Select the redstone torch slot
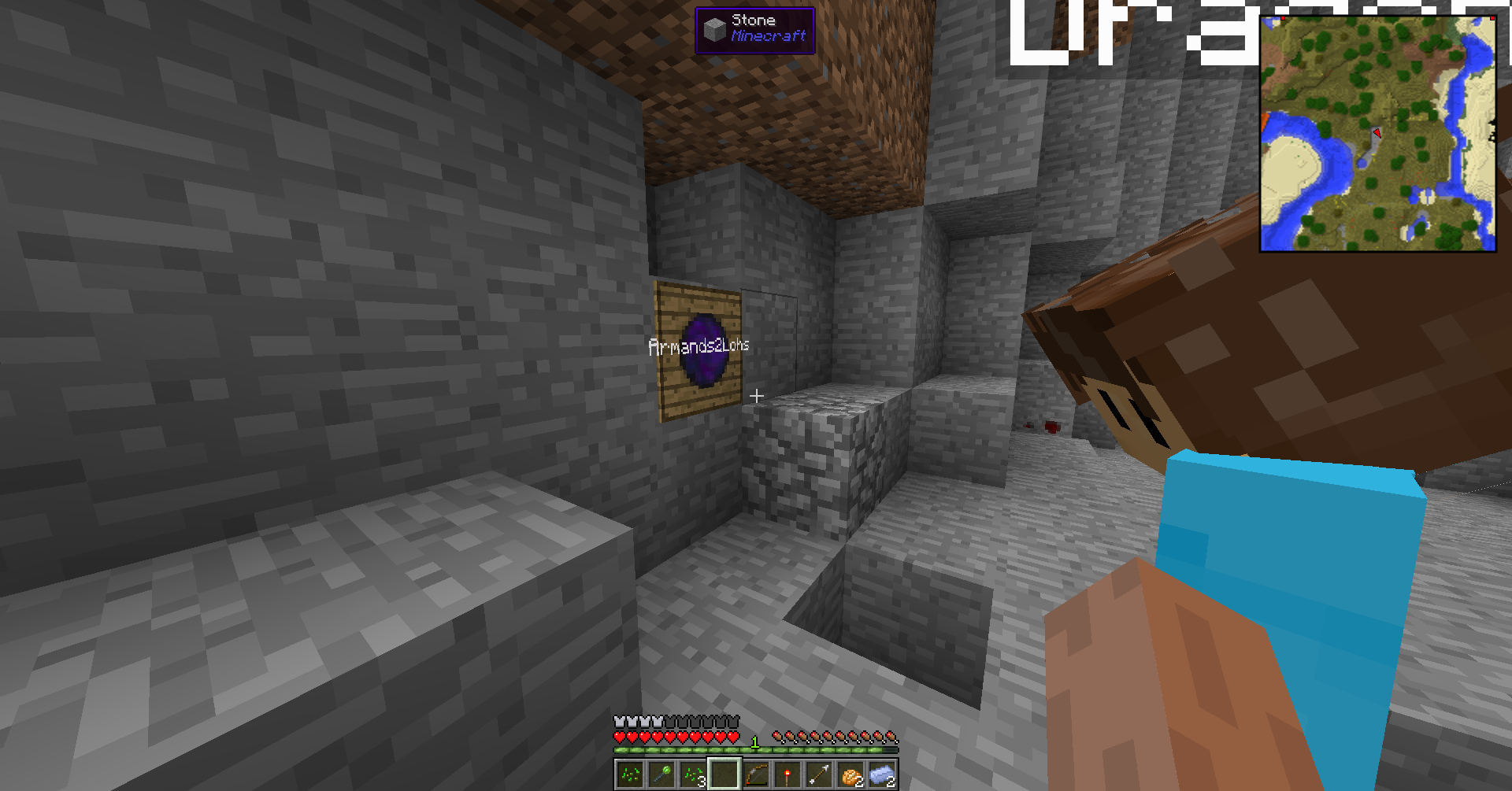Viewport: 1512px width, 791px height. 787,774
